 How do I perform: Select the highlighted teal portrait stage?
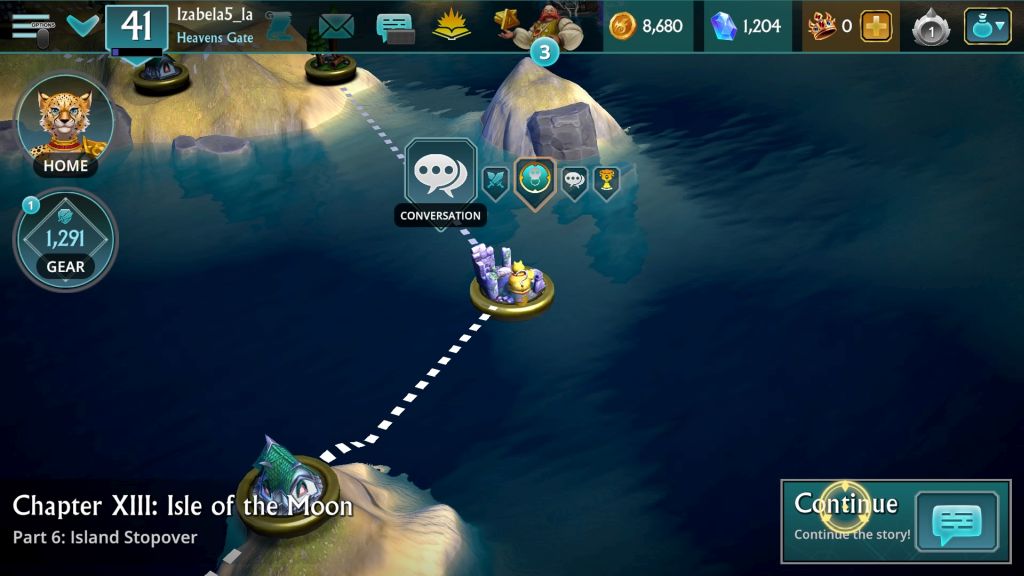535,181
